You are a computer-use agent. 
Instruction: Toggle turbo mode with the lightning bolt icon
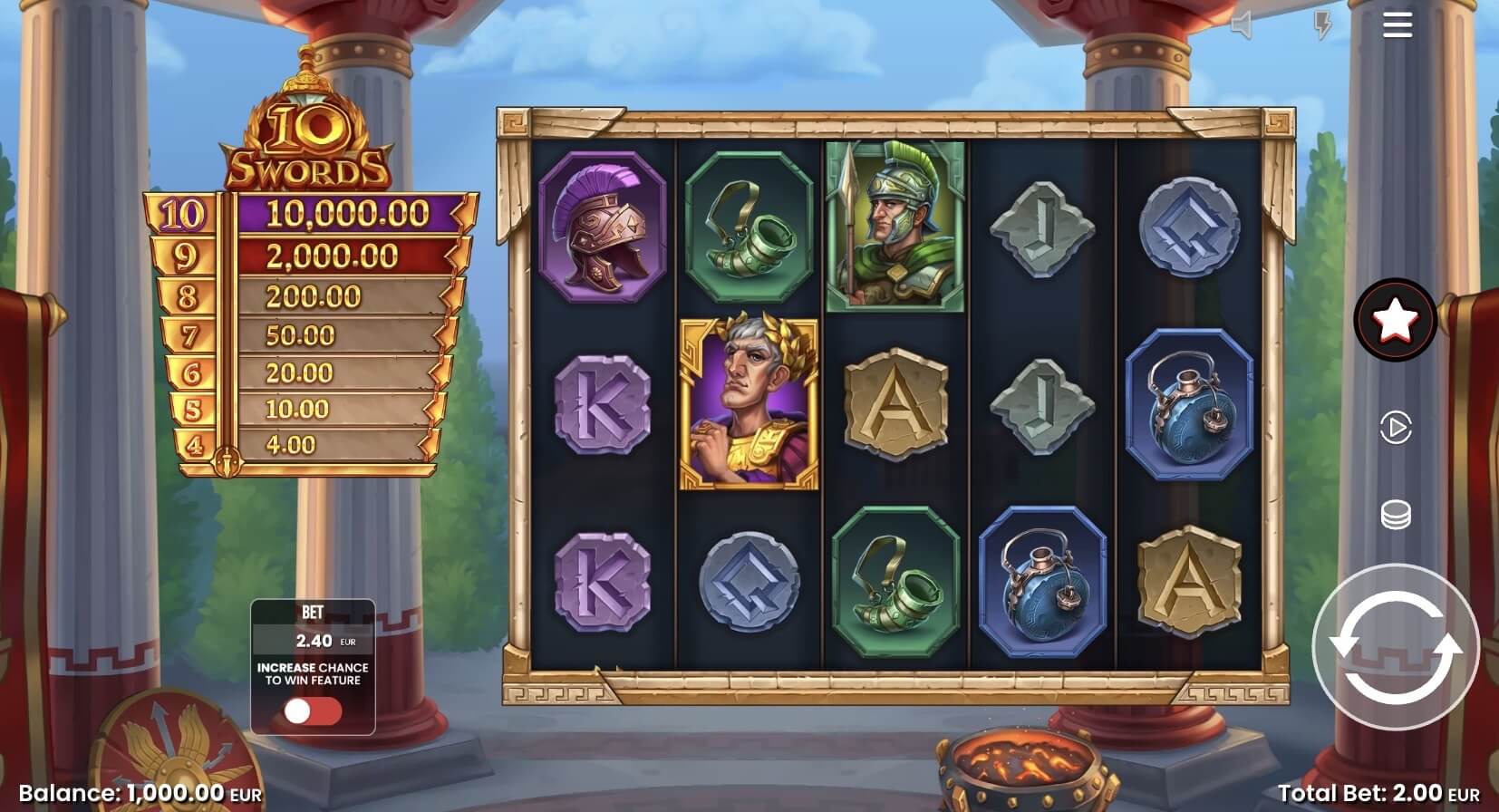(1322, 25)
